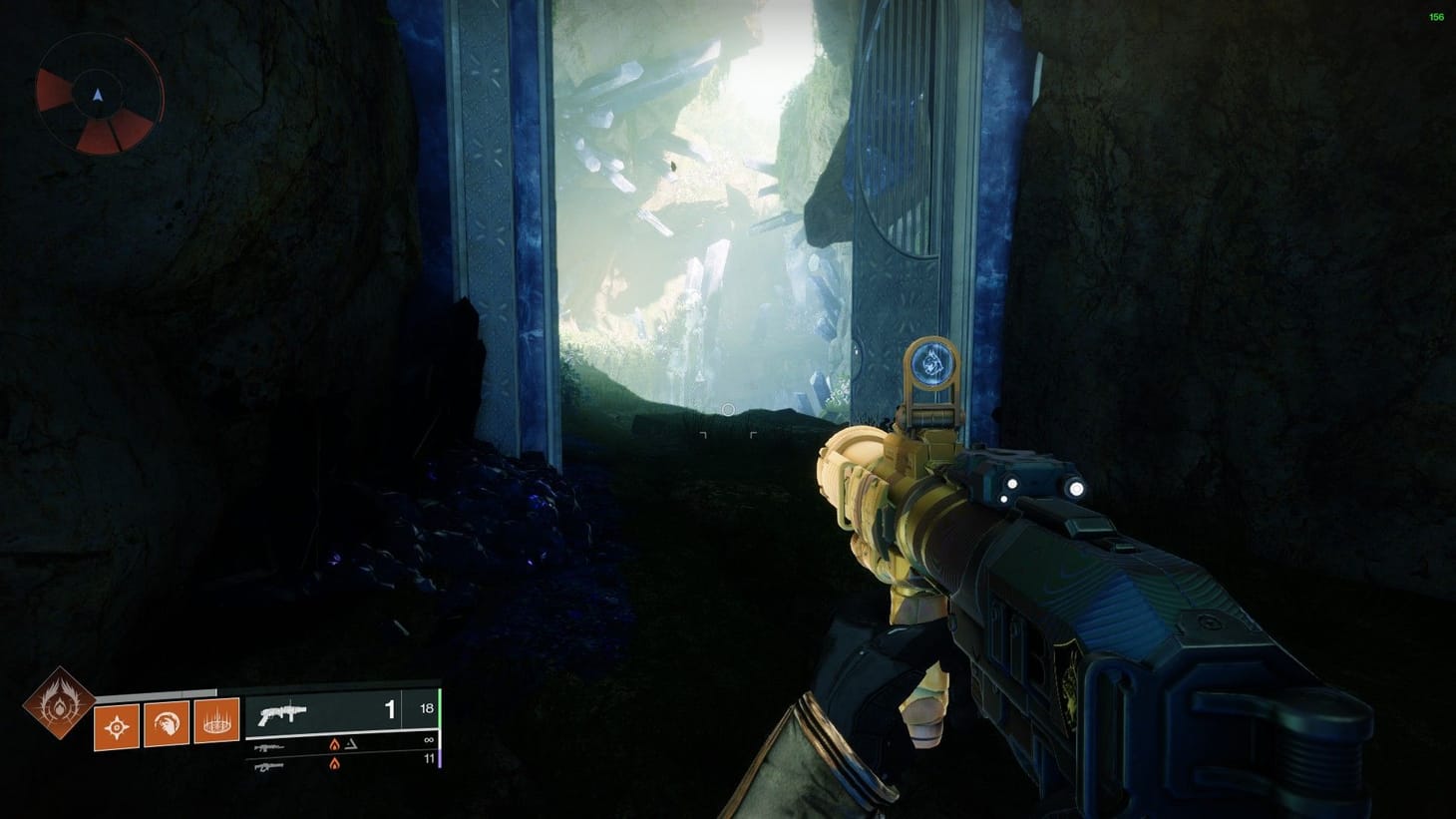
Task: Click the shotgun magazine count showing 1
Action: pos(388,709)
